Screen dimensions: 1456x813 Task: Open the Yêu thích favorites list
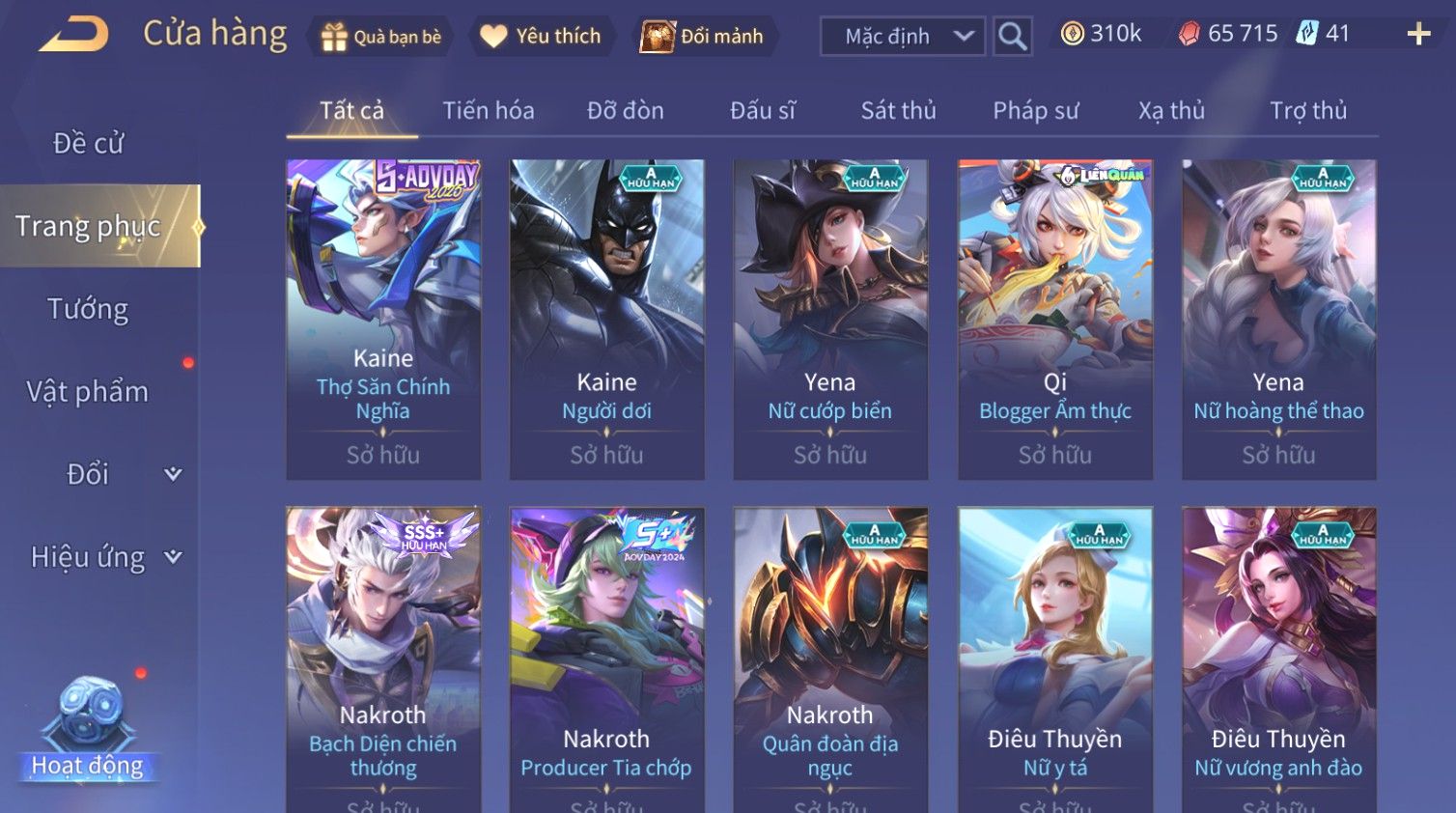click(541, 37)
